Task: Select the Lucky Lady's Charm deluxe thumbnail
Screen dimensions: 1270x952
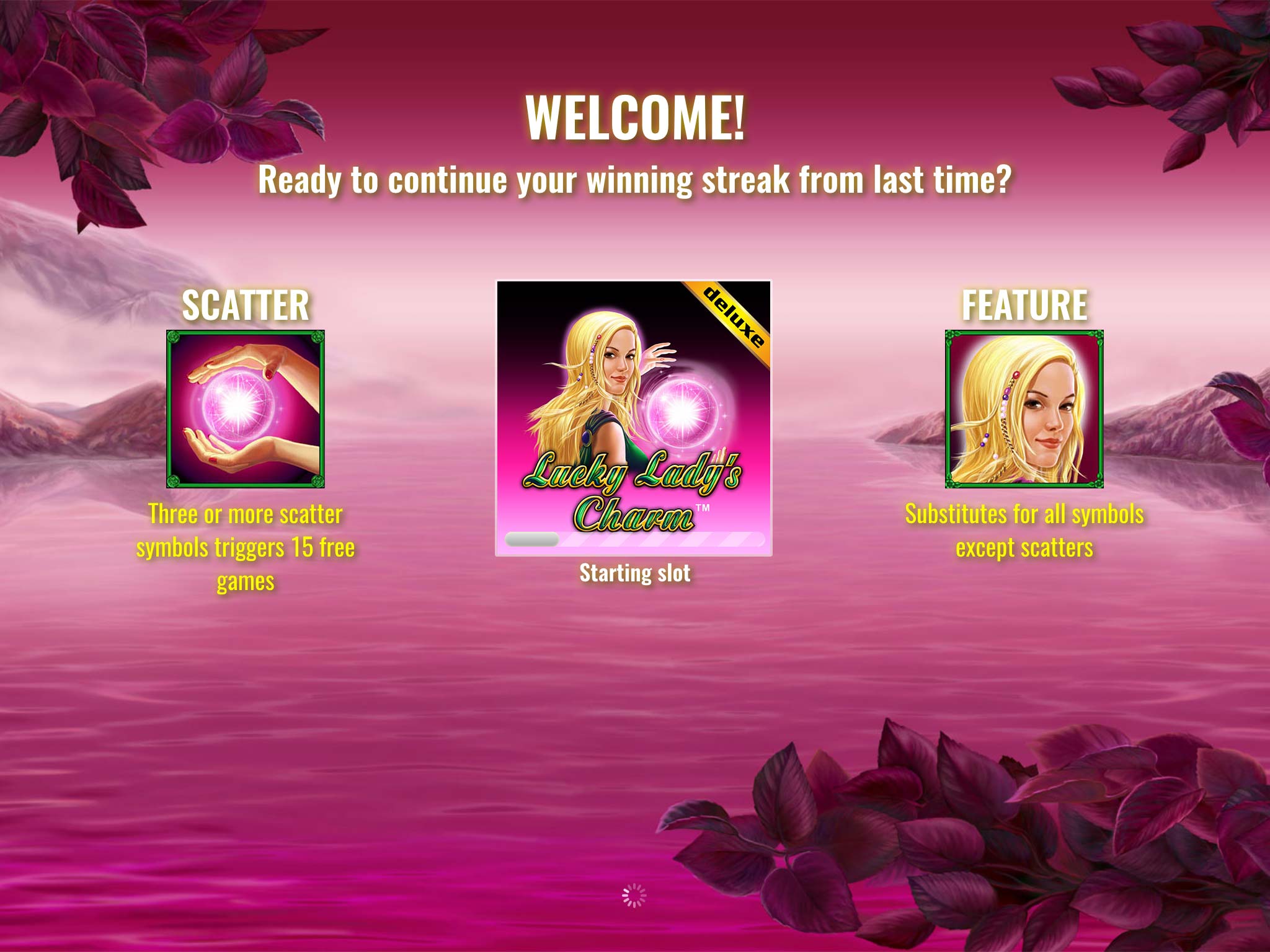Action: (x=633, y=417)
